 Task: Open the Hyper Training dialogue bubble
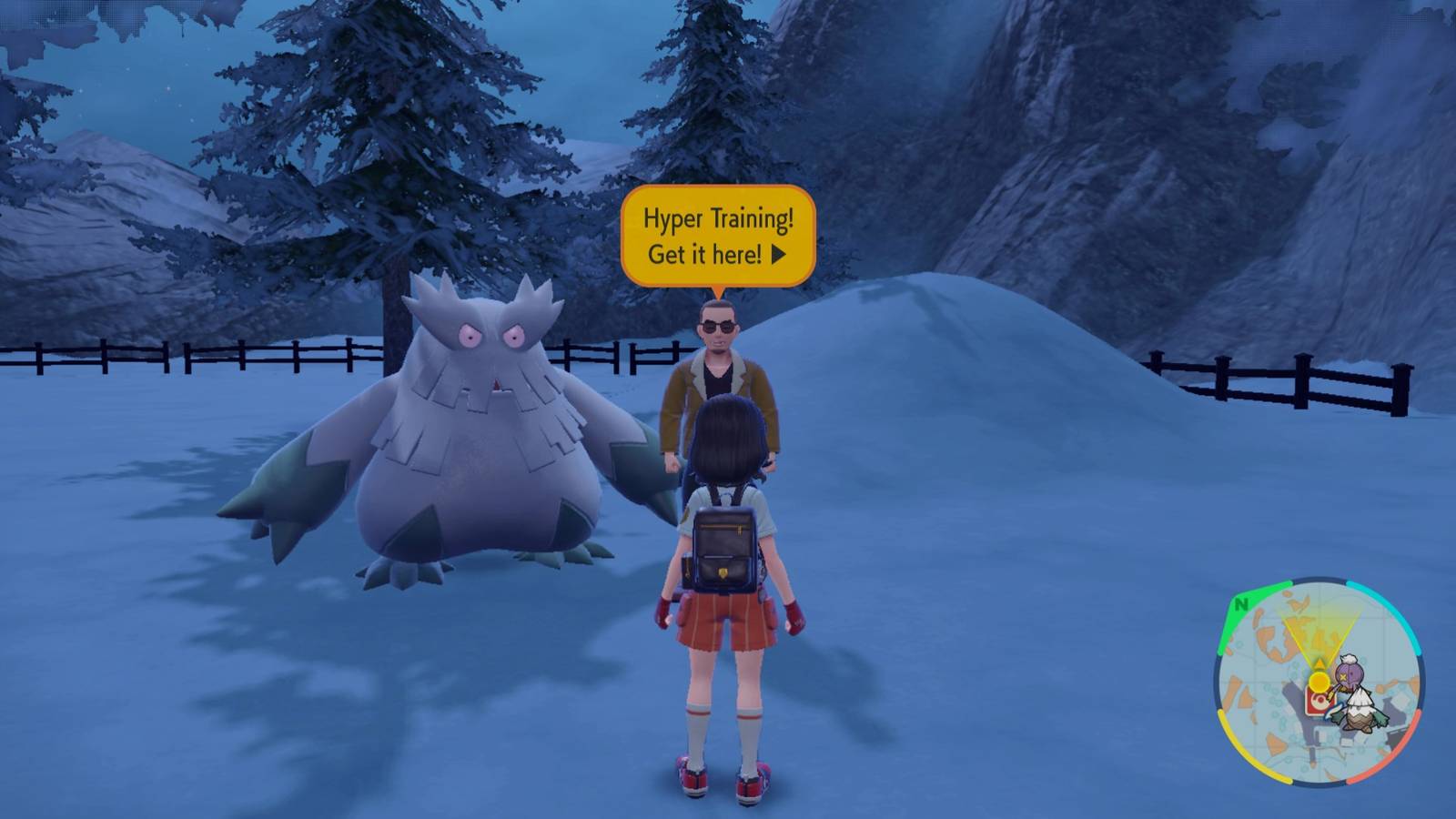(x=719, y=232)
